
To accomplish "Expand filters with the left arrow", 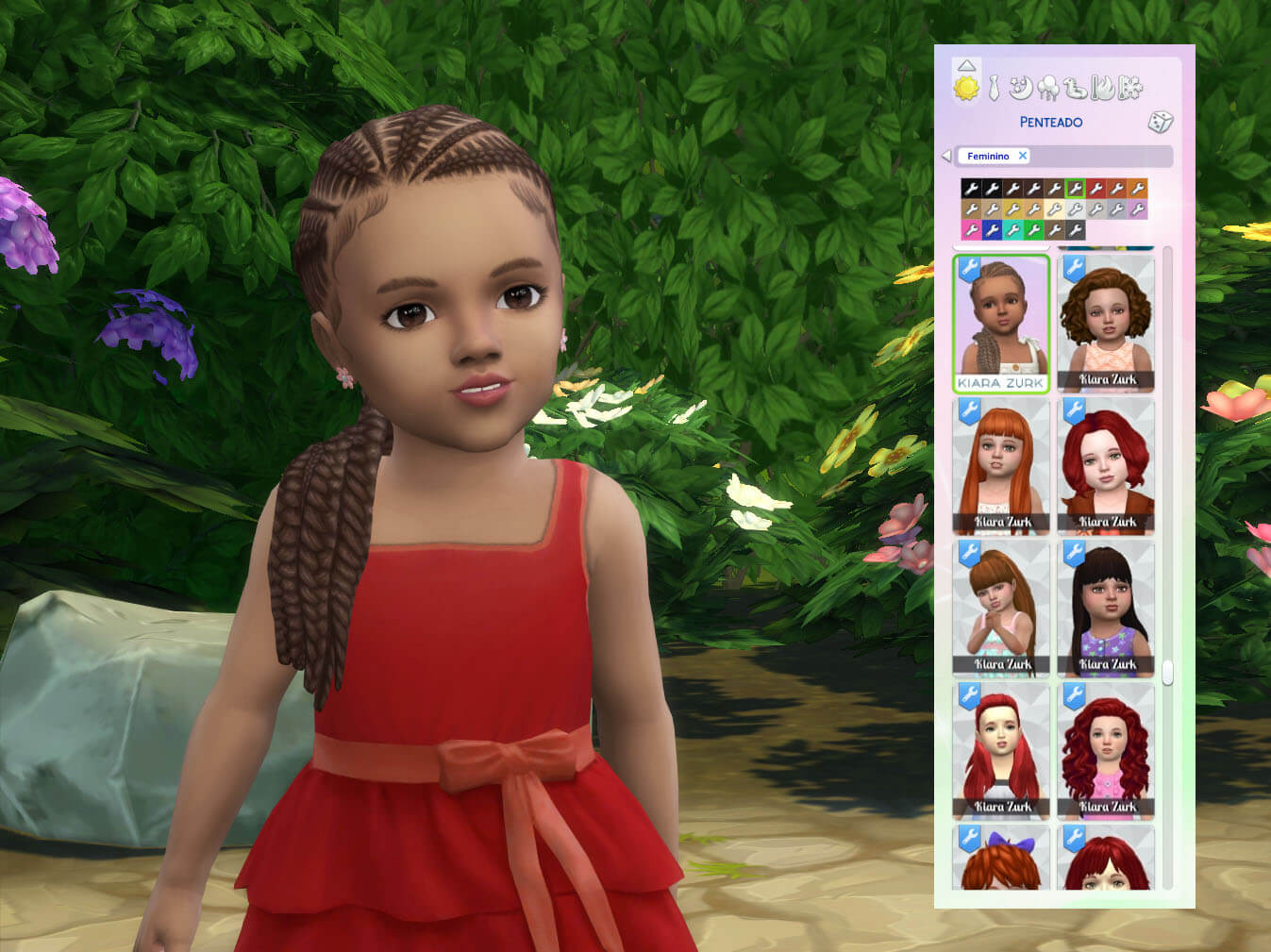I will [x=945, y=156].
